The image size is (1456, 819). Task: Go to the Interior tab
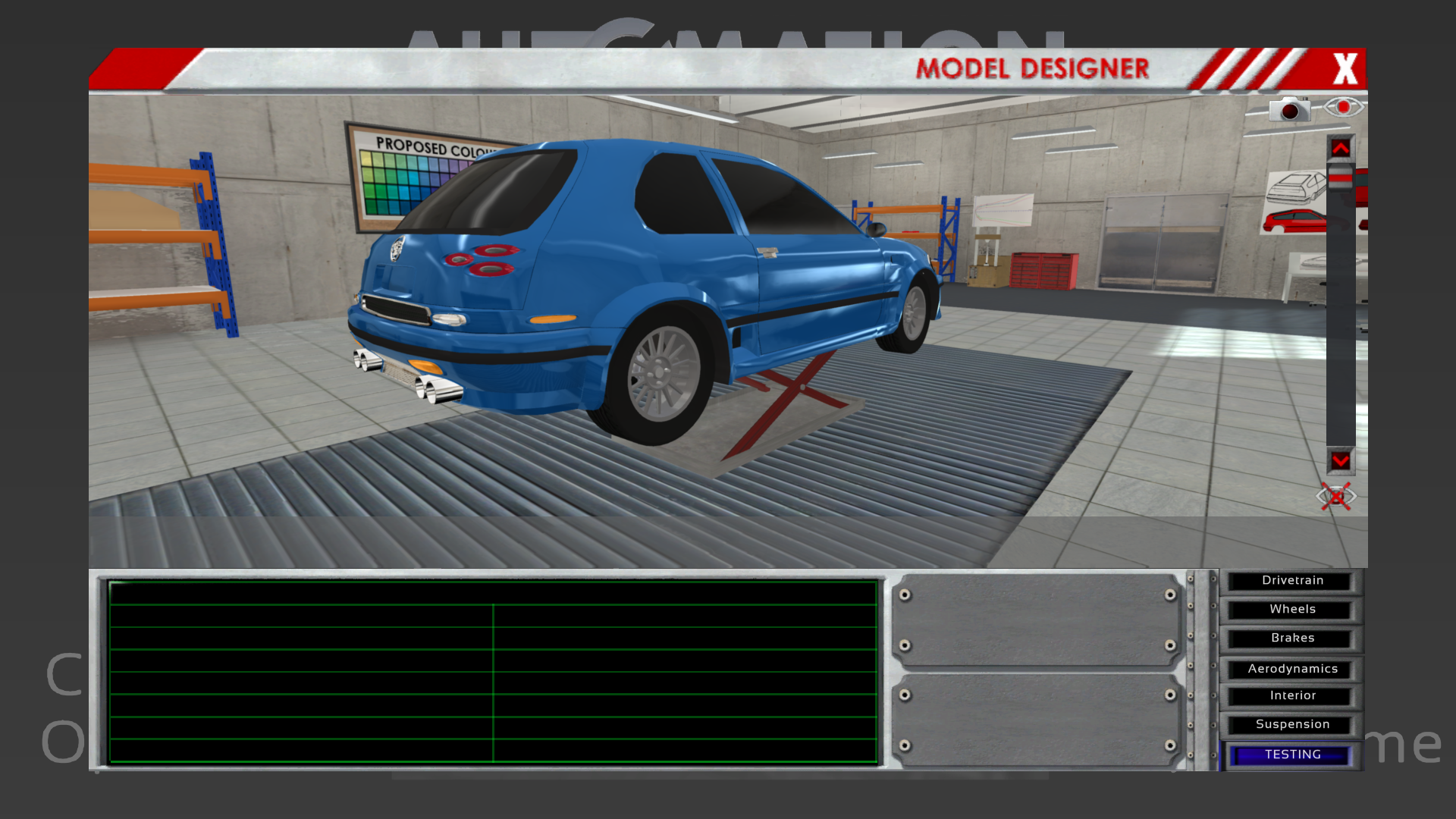pos(1291,696)
